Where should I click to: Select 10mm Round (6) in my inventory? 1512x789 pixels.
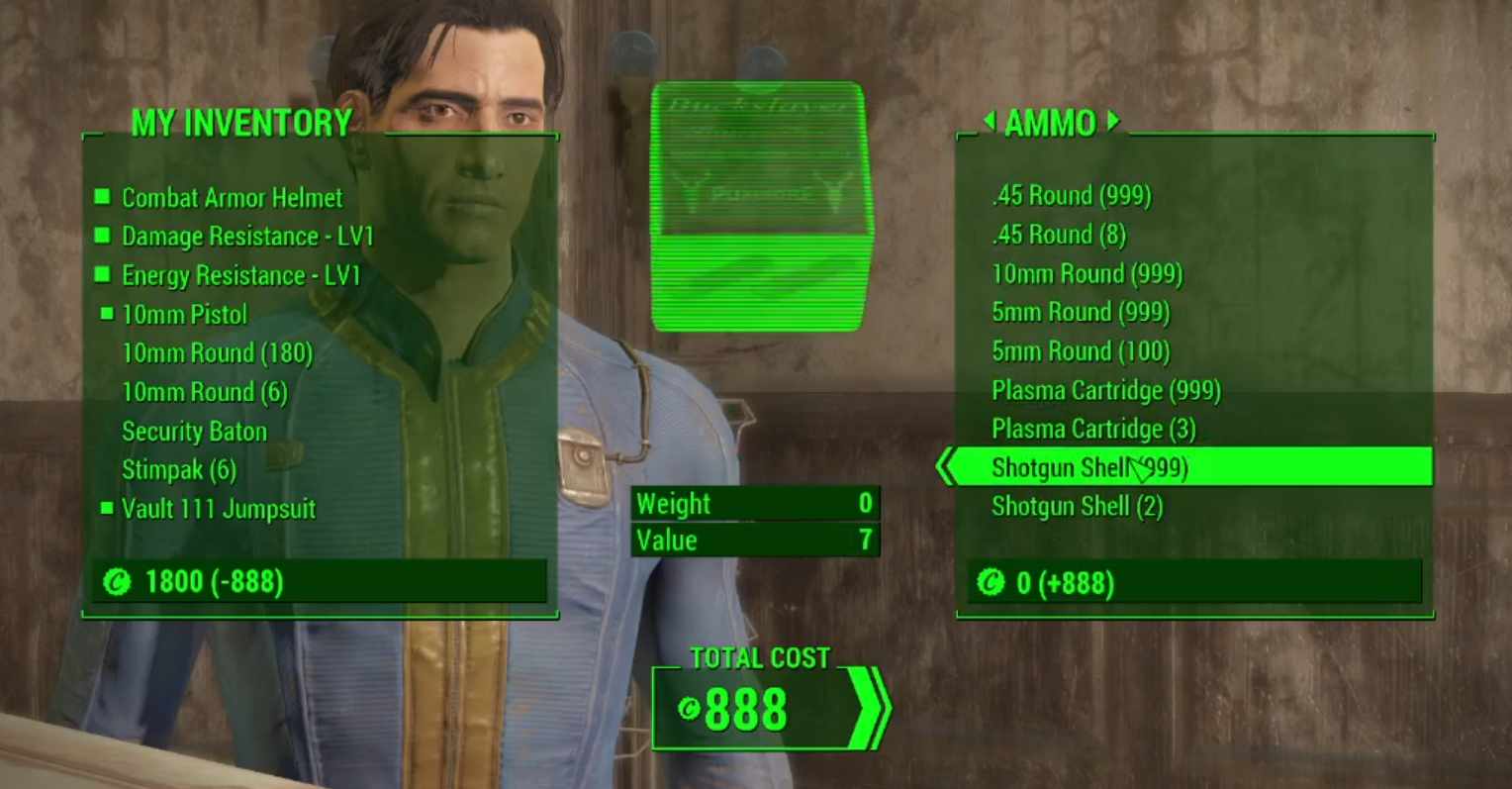pyautogui.click(x=204, y=393)
